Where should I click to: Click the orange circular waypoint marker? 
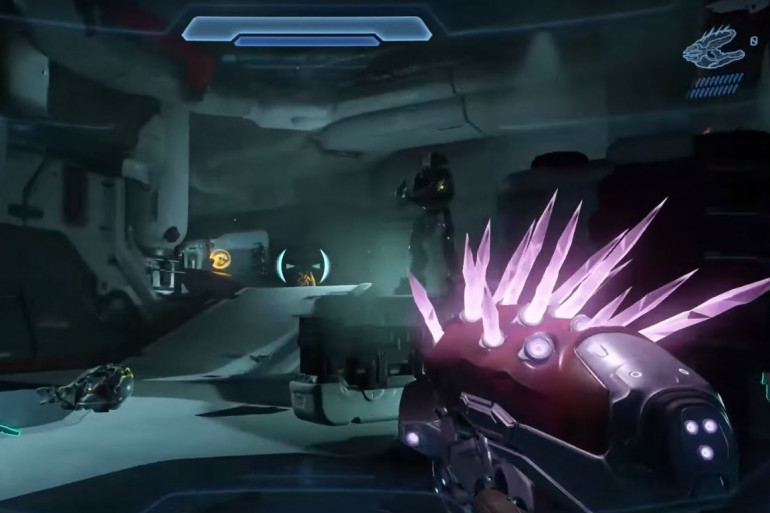(x=220, y=261)
